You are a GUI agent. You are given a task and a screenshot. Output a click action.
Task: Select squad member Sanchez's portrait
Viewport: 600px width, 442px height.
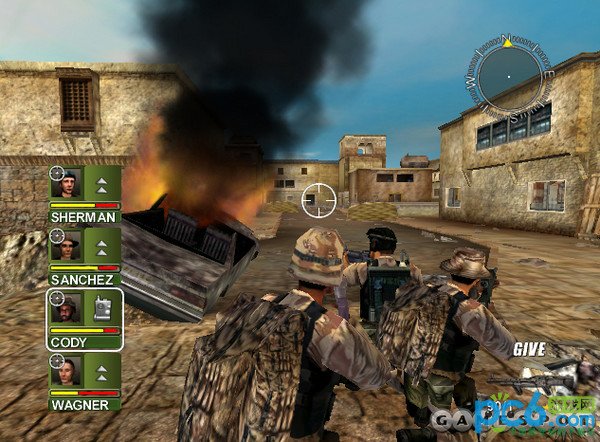pos(68,246)
